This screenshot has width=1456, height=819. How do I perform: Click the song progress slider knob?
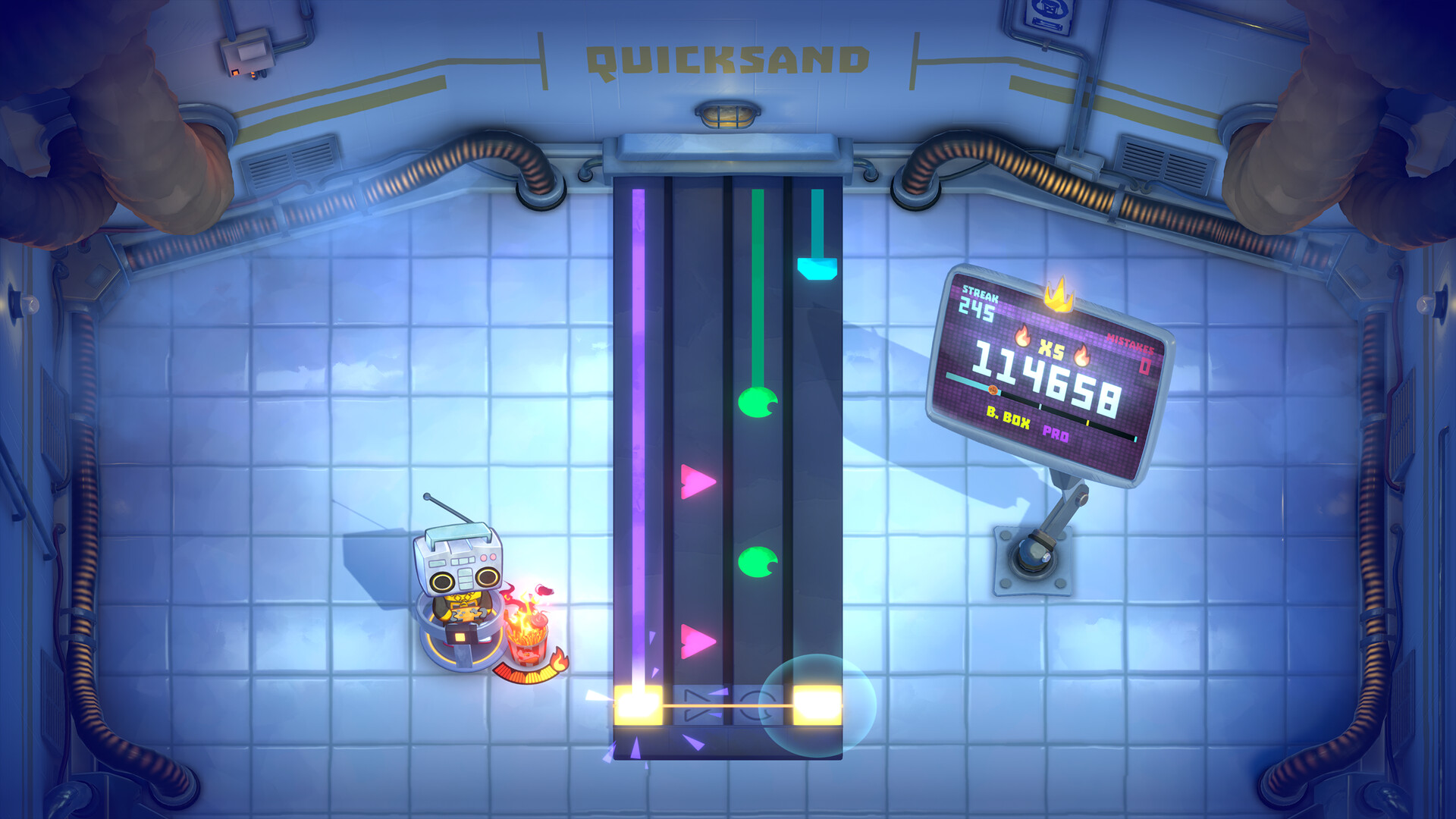click(x=993, y=390)
